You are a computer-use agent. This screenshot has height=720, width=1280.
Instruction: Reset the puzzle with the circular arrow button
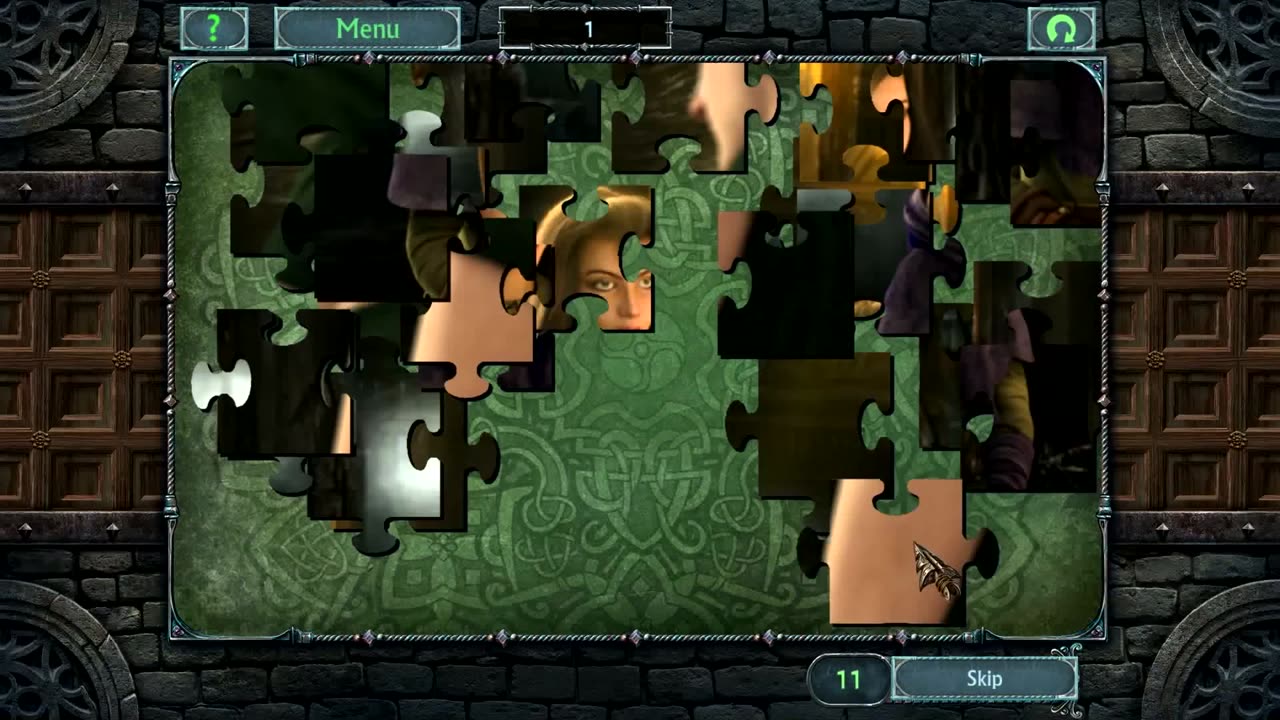pyautogui.click(x=1061, y=29)
